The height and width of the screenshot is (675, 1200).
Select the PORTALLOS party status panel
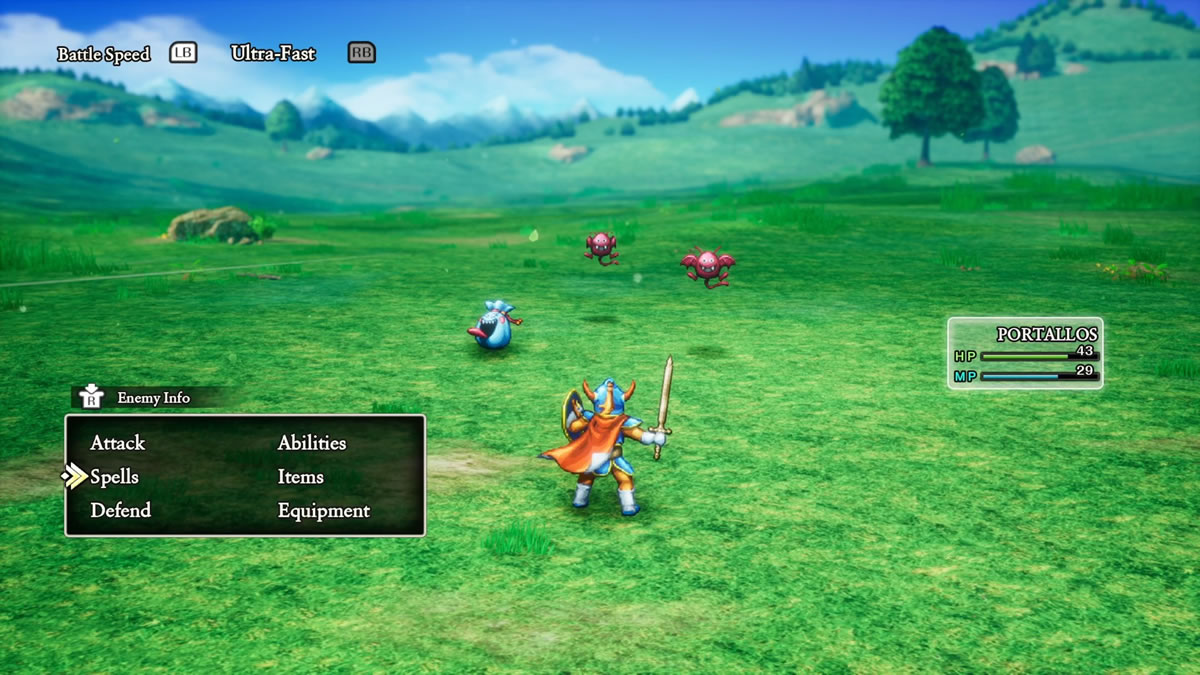(x=1025, y=353)
